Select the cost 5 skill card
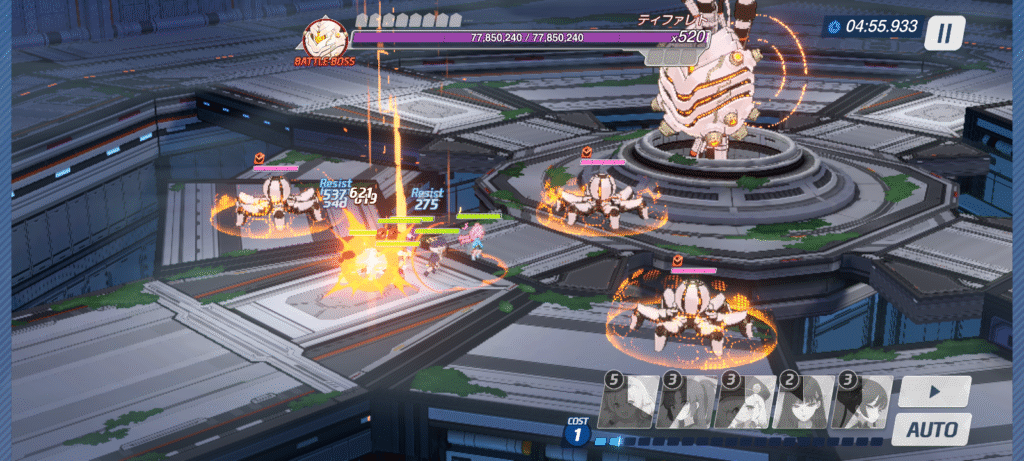This screenshot has height=461, width=1024. 627,402
